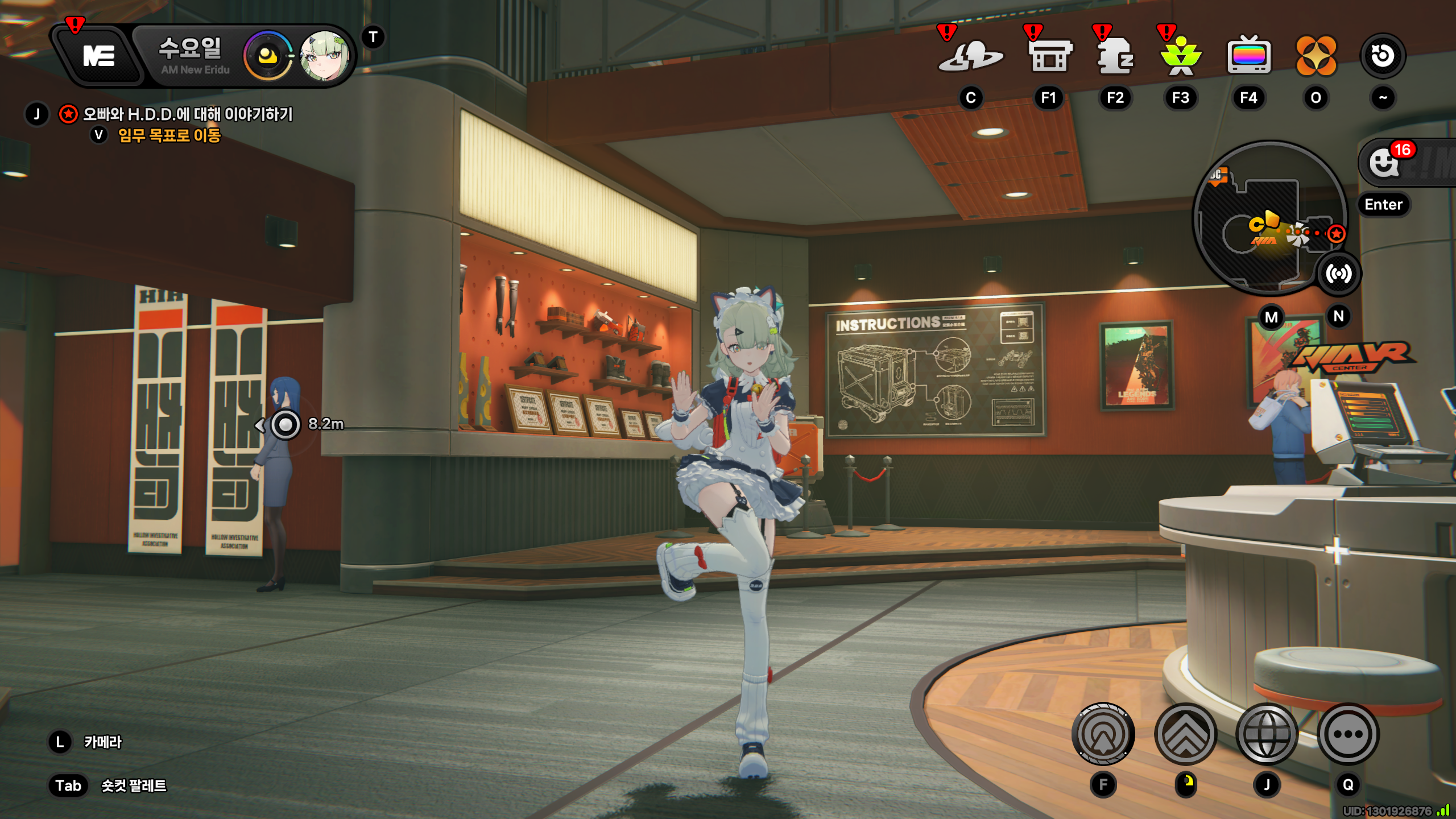Activate the double chevron sprint button
The width and height of the screenshot is (1456, 819).
(x=1186, y=734)
